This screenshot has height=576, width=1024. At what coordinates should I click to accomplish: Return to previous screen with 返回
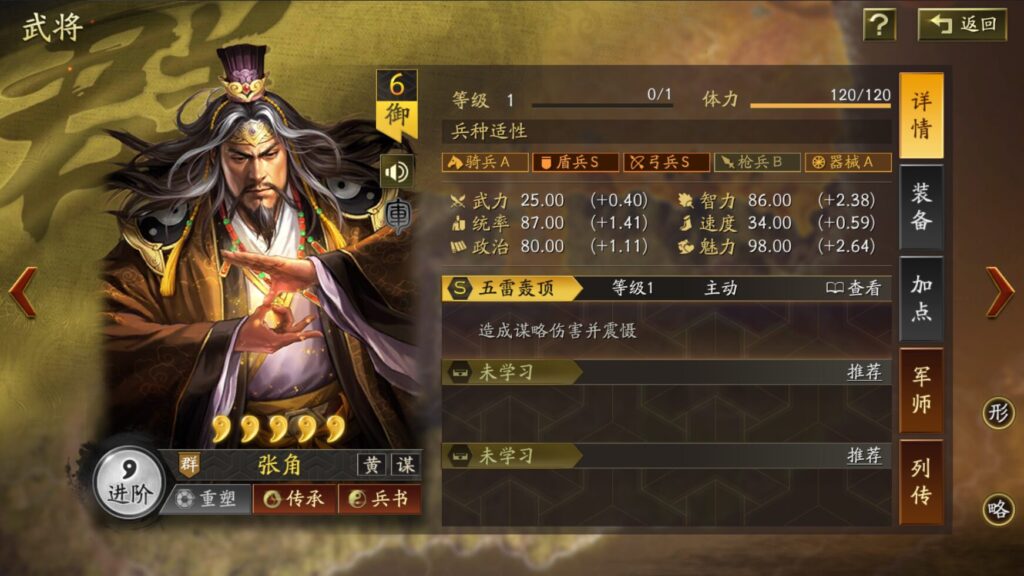pos(963,25)
